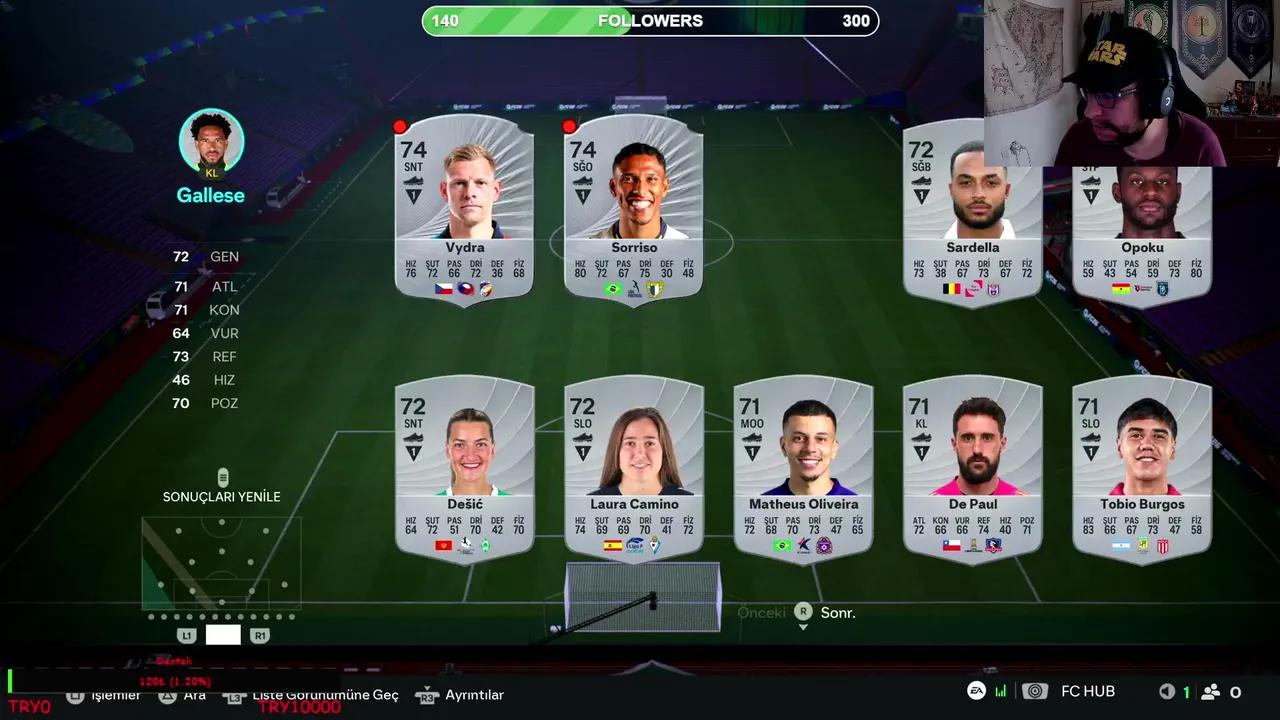Click the Followers progress bar
Screen dimensions: 1280x720
pos(650,21)
